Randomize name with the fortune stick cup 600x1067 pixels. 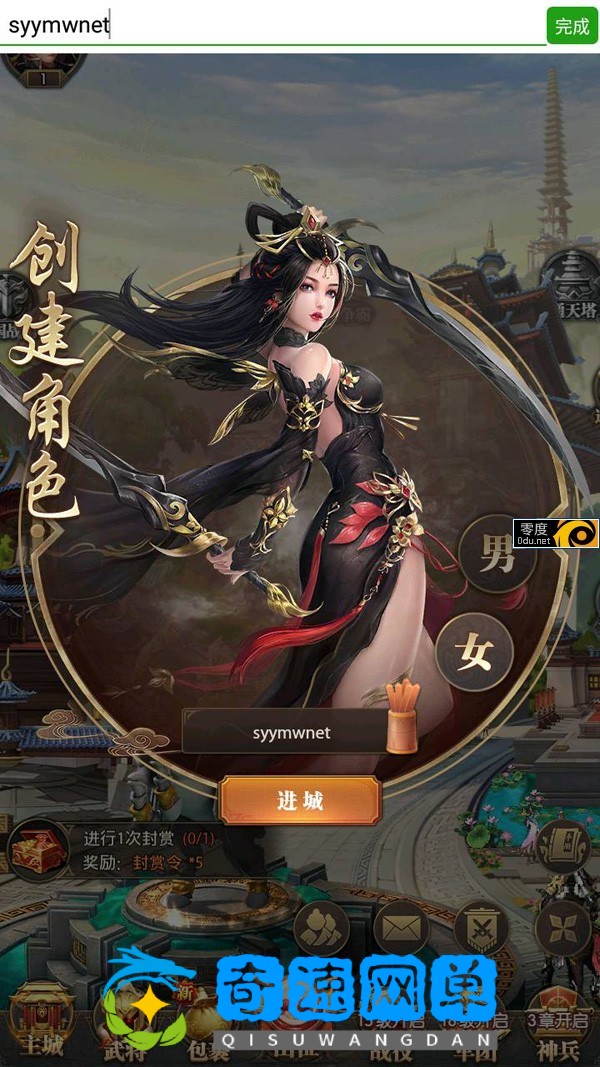[402, 717]
